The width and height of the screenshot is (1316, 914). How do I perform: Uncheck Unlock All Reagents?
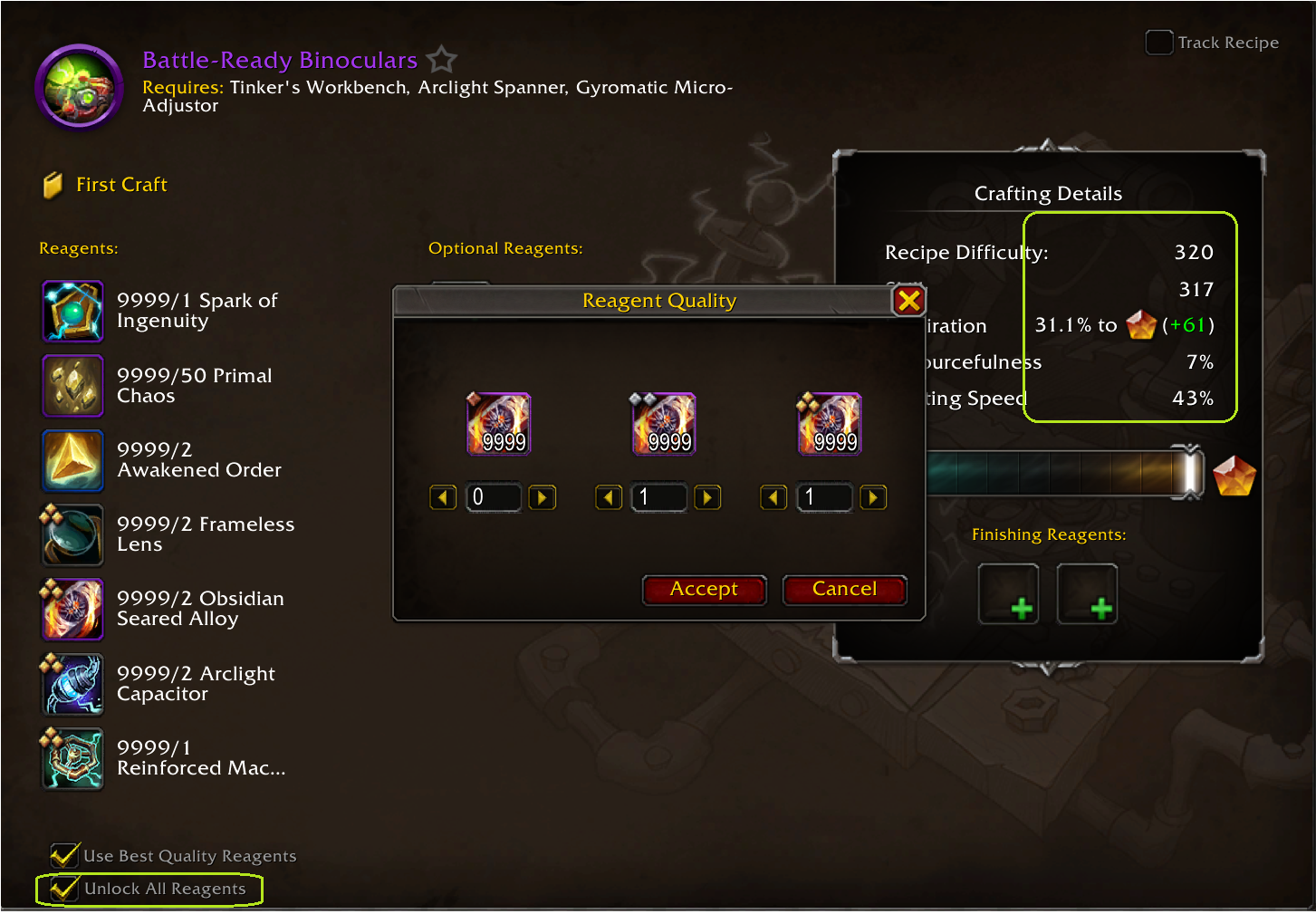point(63,889)
